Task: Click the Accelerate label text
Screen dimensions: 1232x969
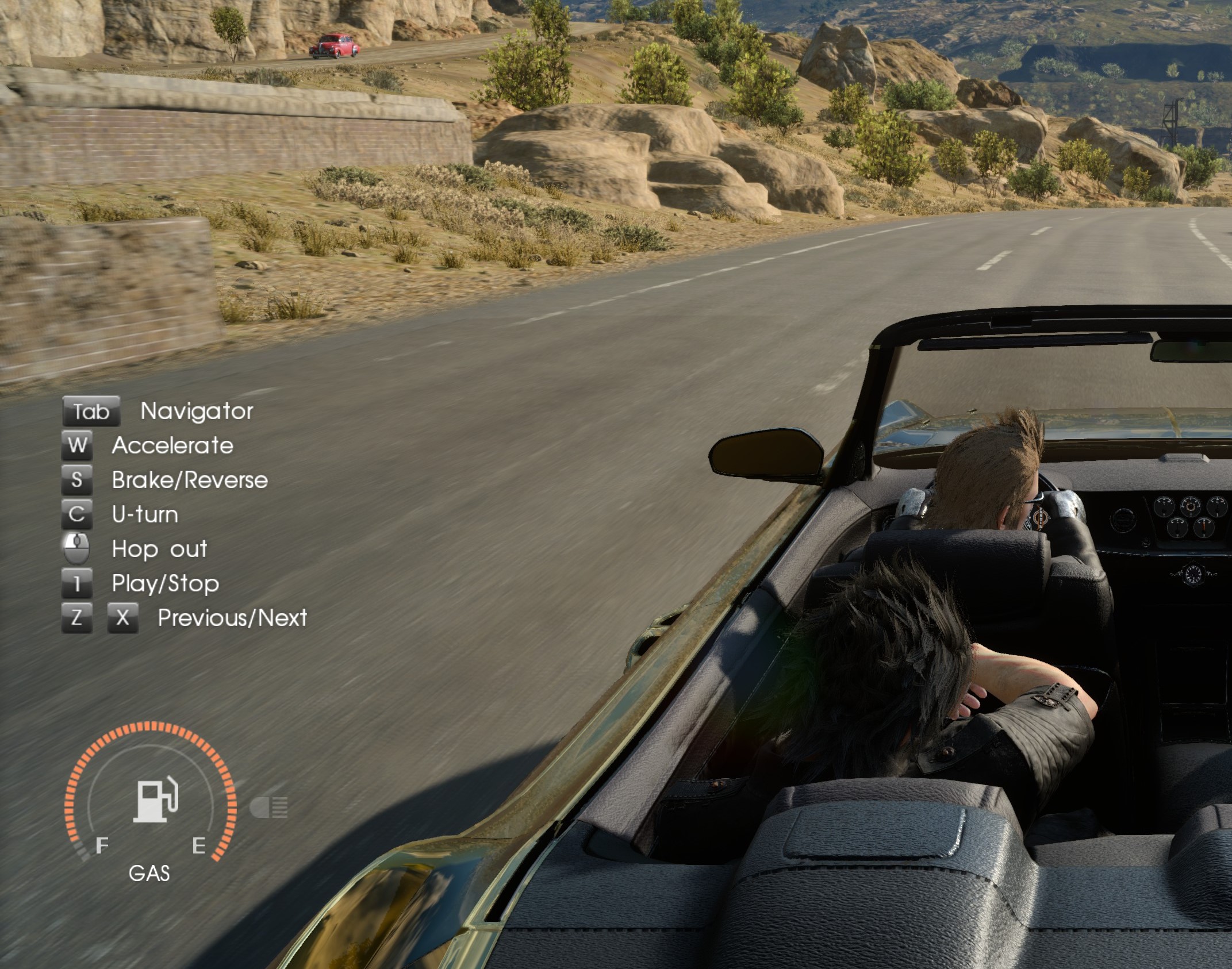Action: (x=173, y=446)
